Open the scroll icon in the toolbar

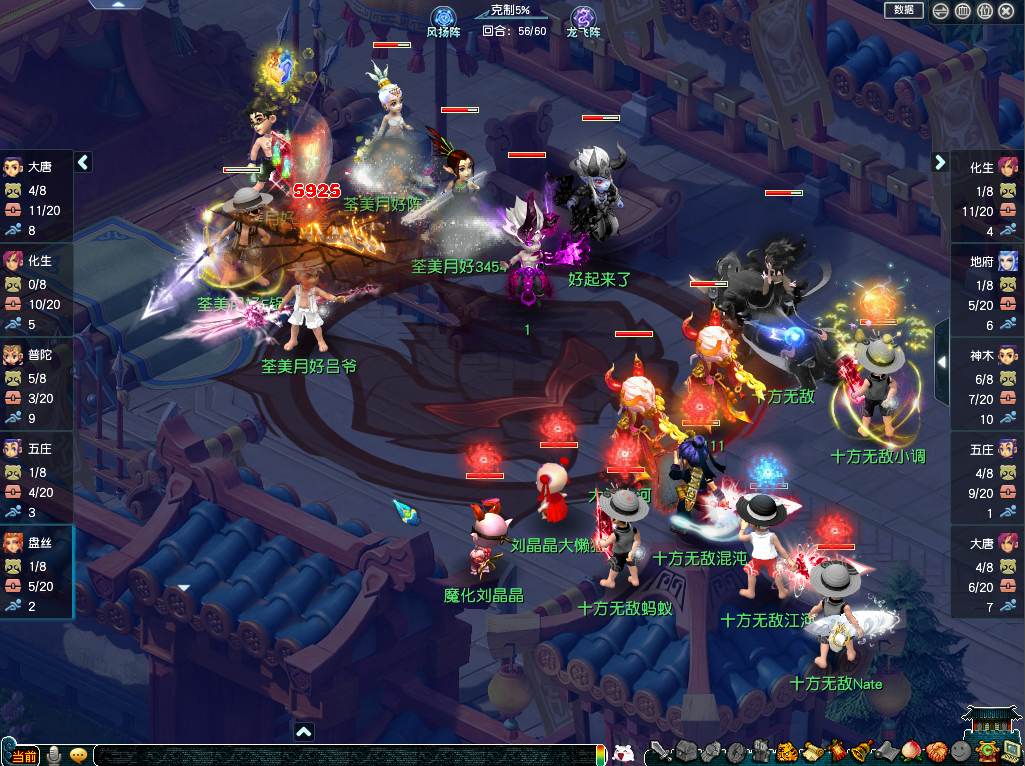[x=811, y=752]
